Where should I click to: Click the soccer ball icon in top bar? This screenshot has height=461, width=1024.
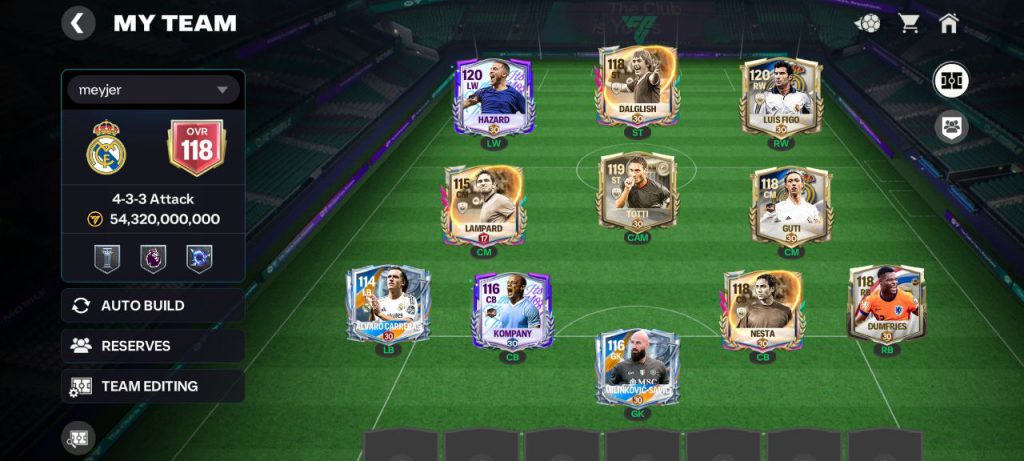tap(868, 23)
